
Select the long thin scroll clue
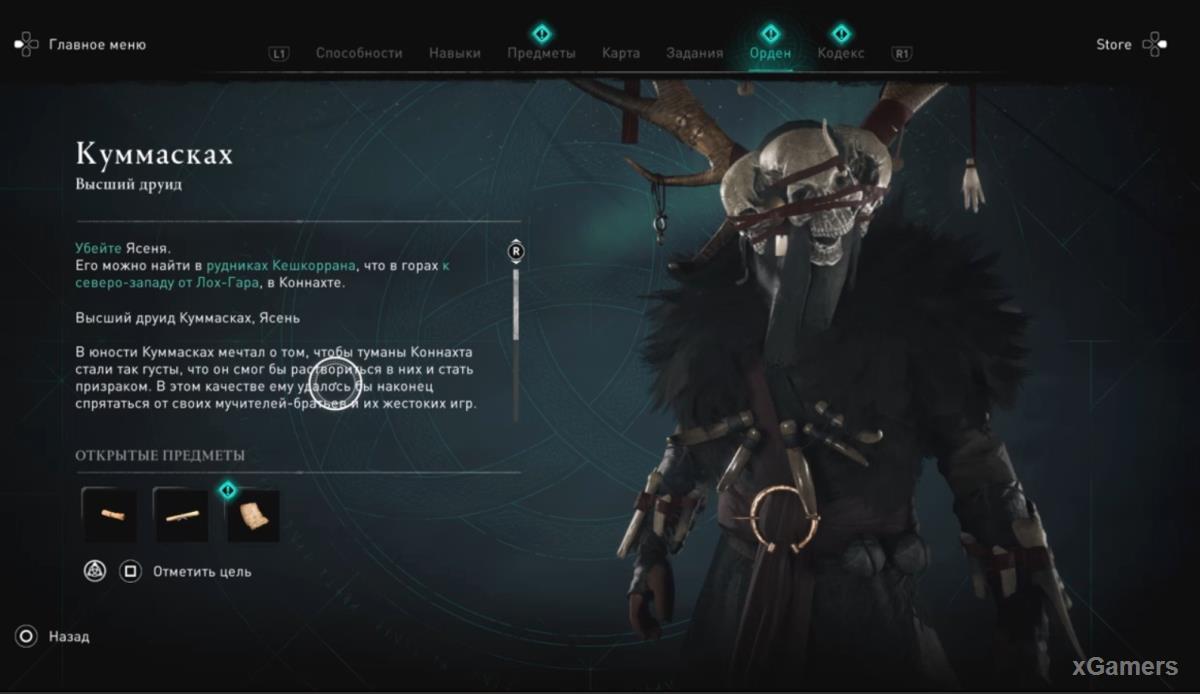[181, 515]
